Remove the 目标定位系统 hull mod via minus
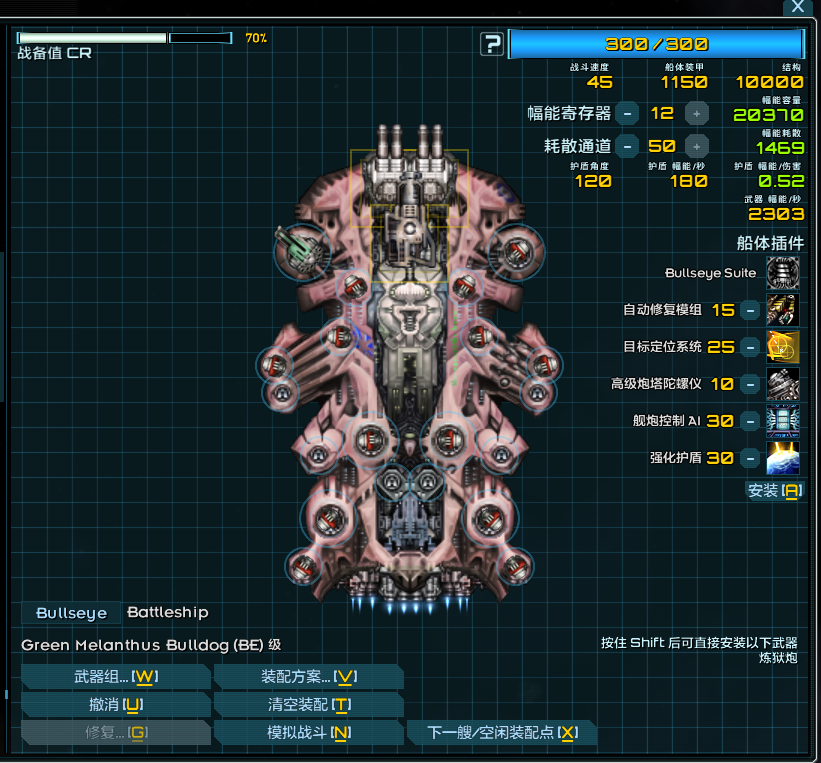This screenshot has width=821, height=763. pyautogui.click(x=749, y=347)
